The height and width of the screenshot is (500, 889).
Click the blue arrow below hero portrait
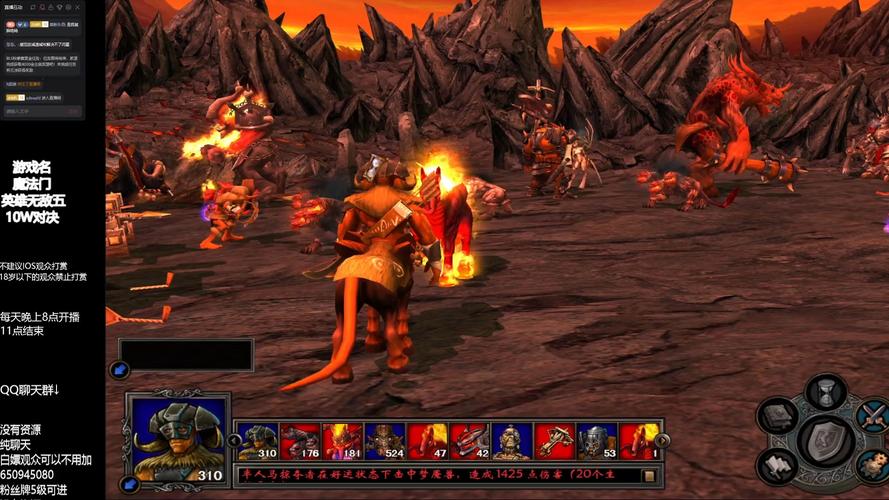(129, 485)
